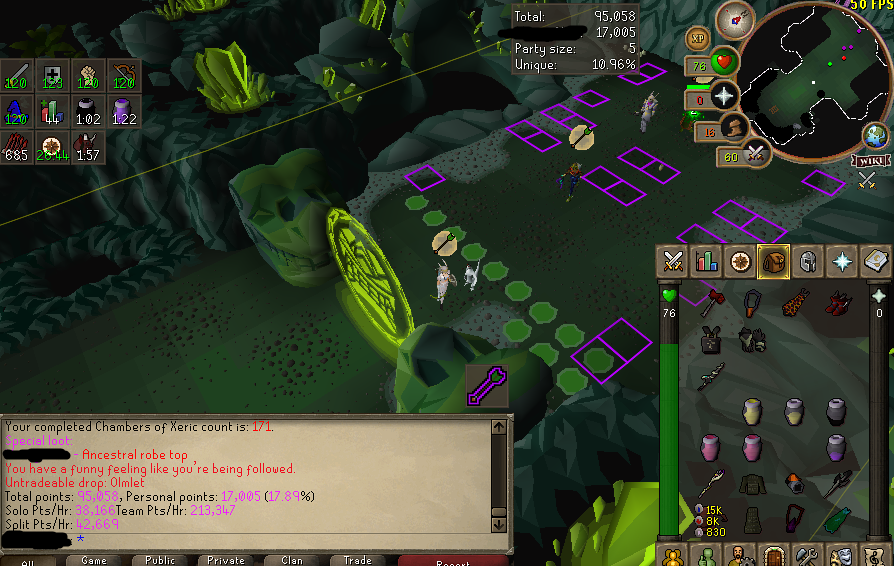The image size is (894, 566).
Task: Open the world map globe
Action: click(x=877, y=136)
